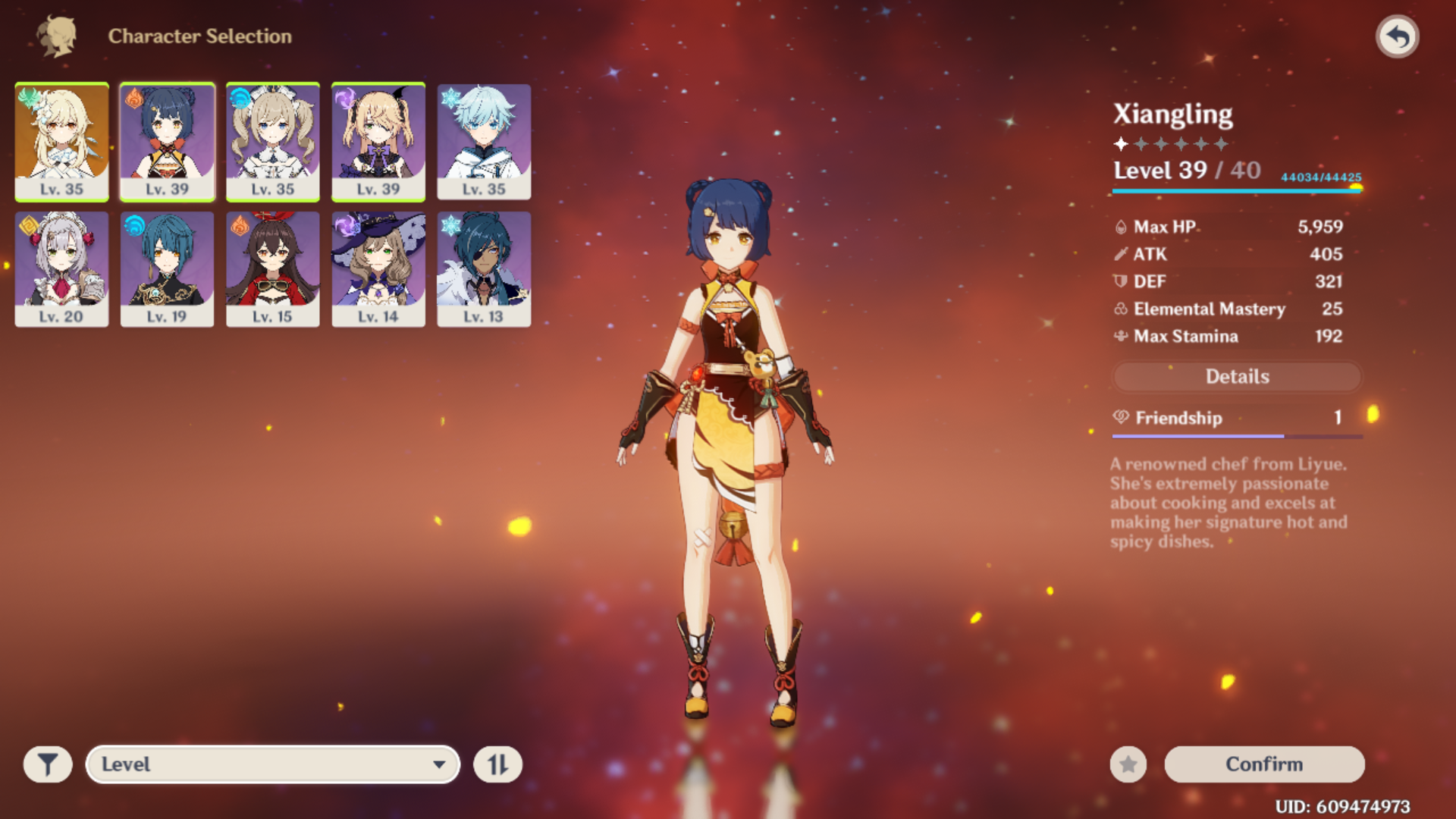
Task: Go back with the return arrow
Action: click(1397, 36)
